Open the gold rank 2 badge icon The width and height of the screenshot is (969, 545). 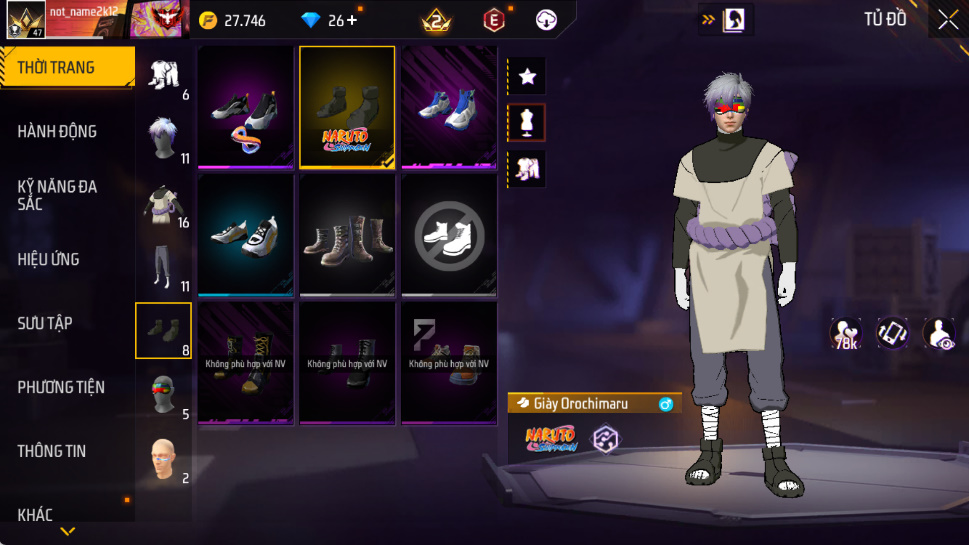click(x=436, y=20)
